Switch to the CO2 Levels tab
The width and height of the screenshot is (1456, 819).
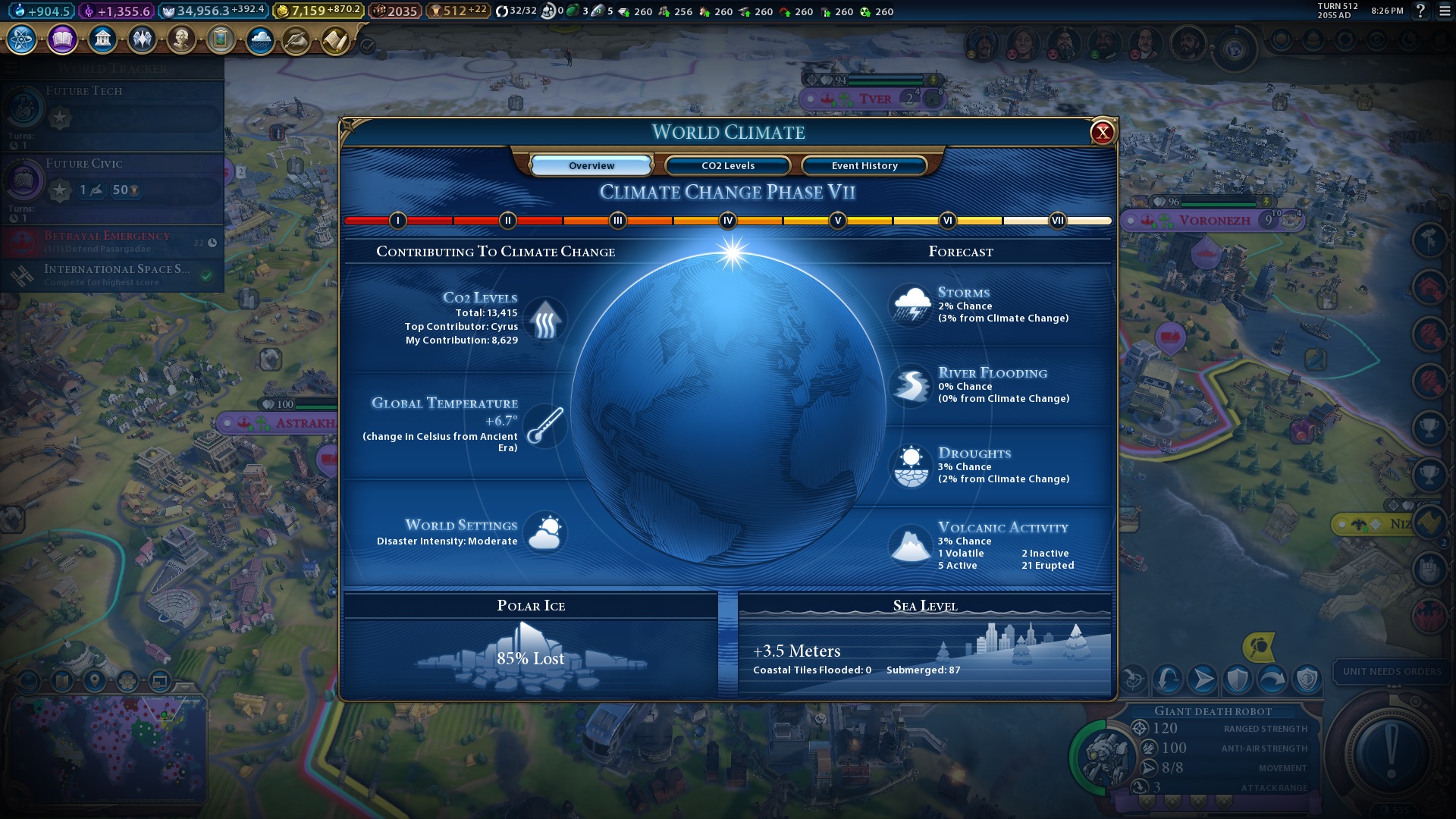(x=727, y=165)
